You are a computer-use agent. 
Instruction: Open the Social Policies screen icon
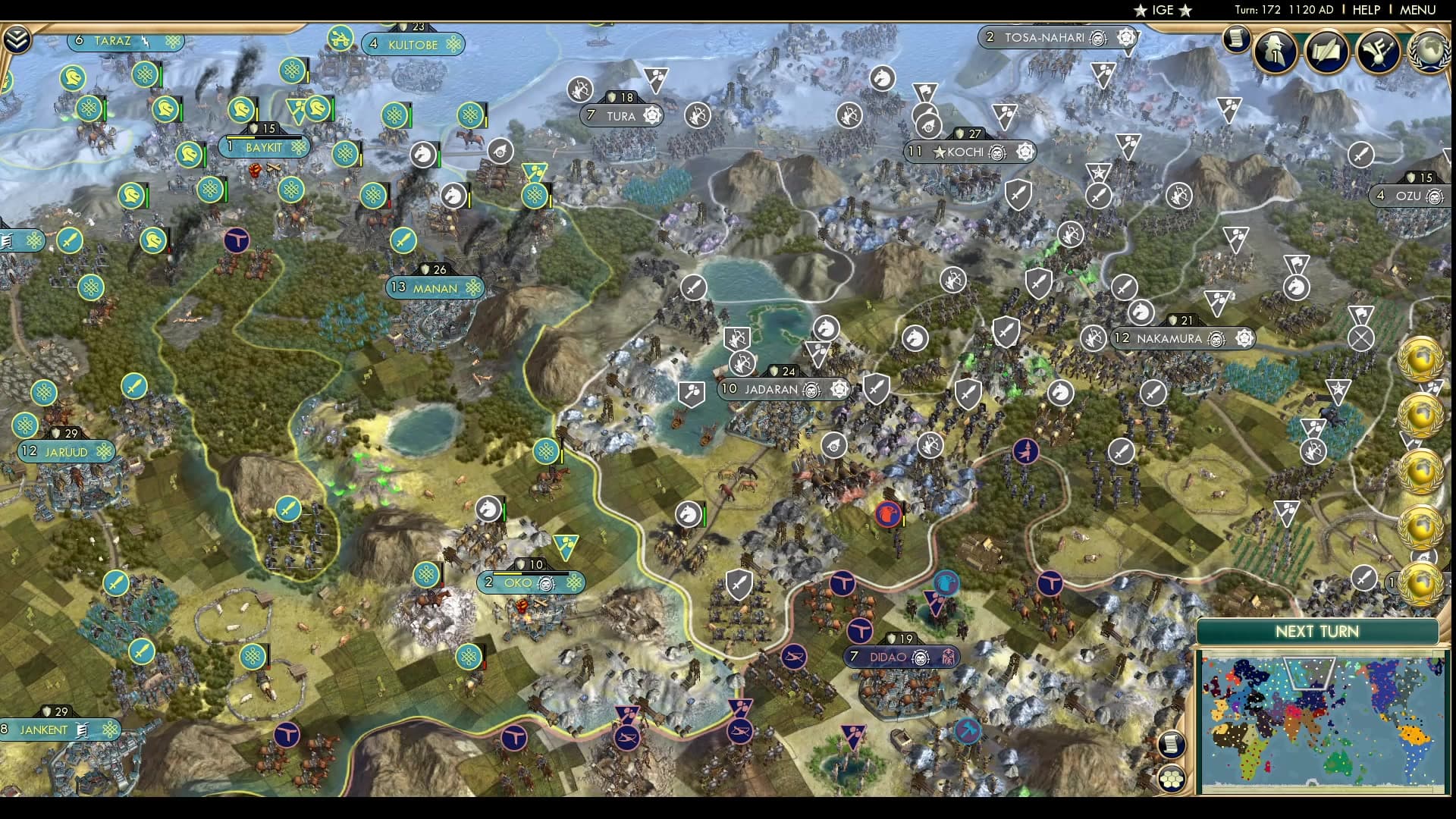(1326, 50)
